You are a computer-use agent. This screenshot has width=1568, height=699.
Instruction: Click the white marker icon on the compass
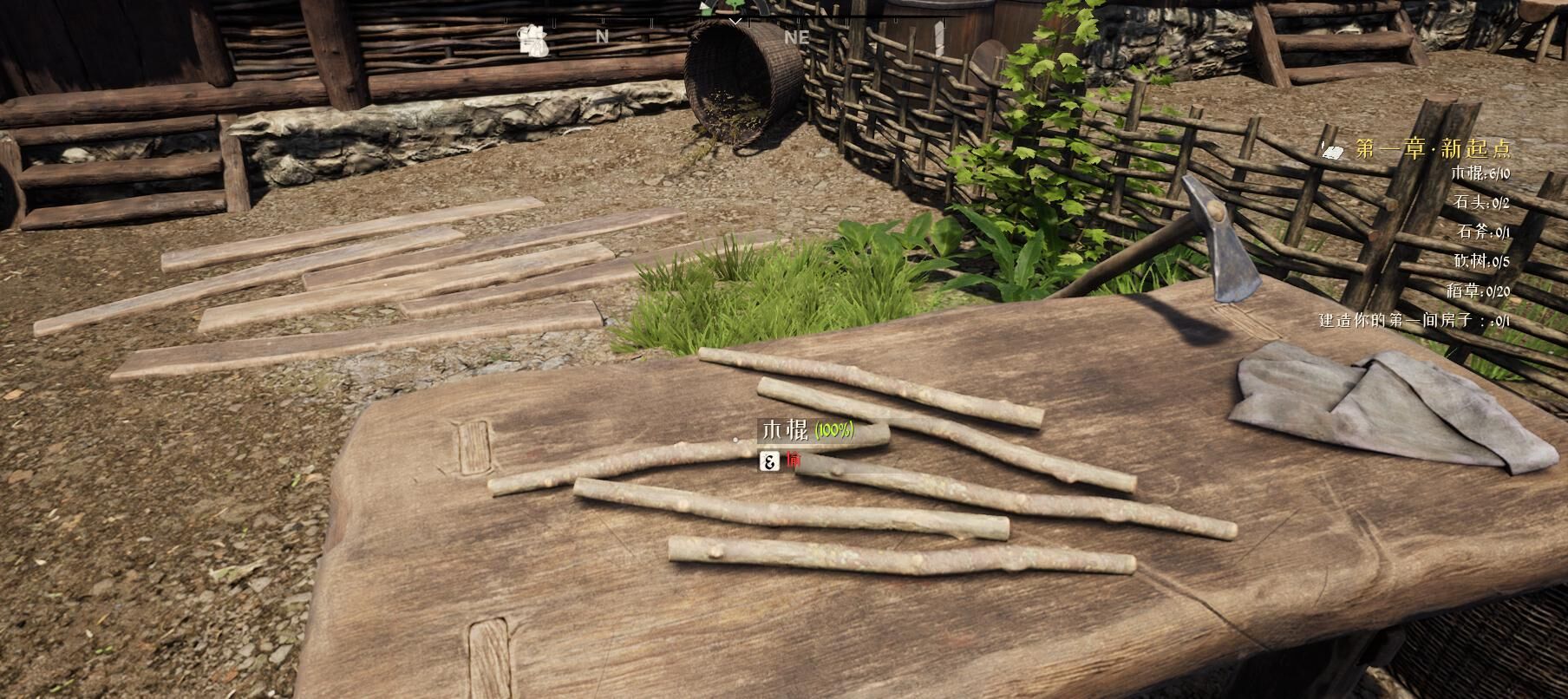pyautogui.click(x=533, y=41)
